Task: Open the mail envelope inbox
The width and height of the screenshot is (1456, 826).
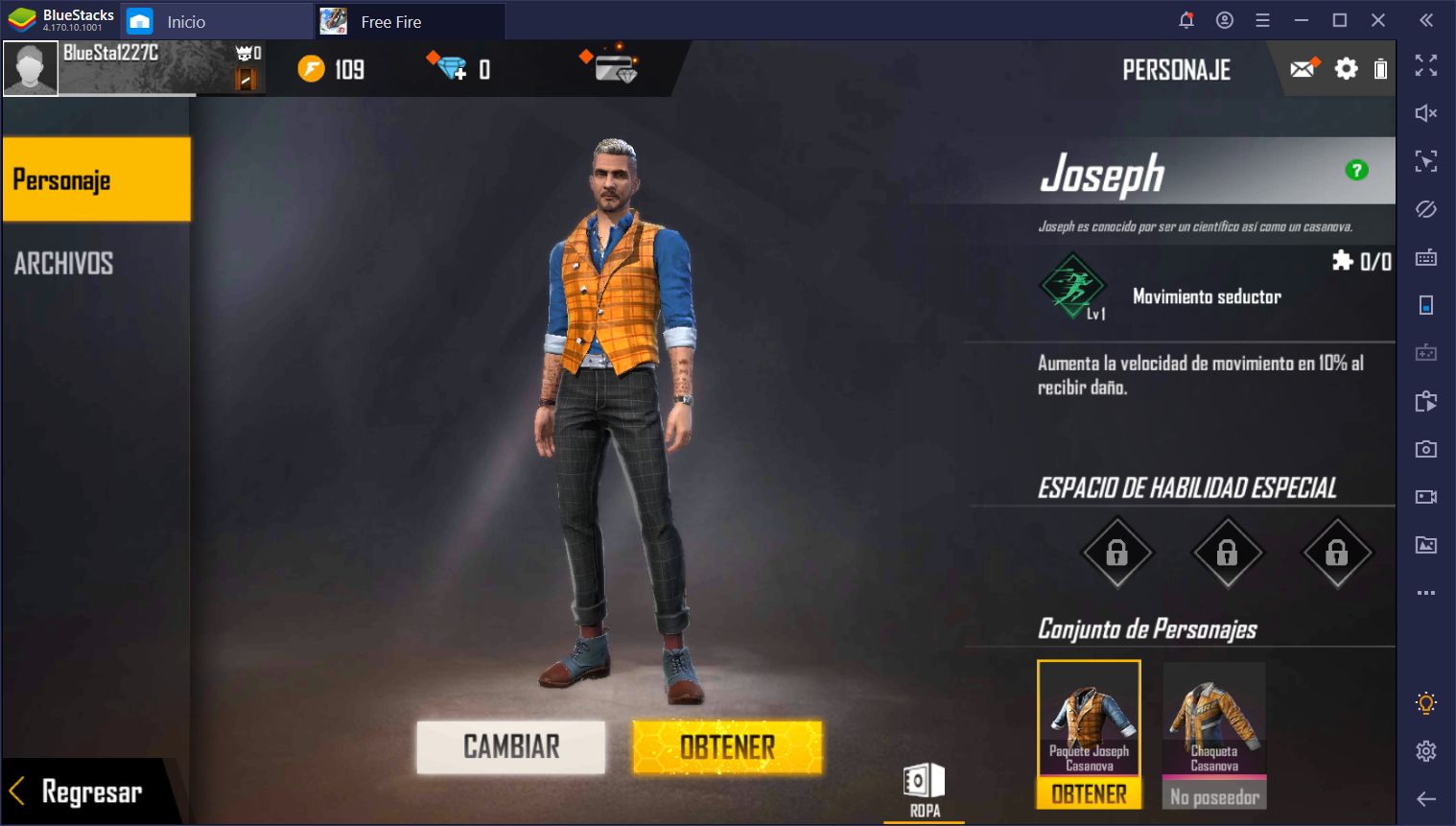Action: (x=1303, y=68)
